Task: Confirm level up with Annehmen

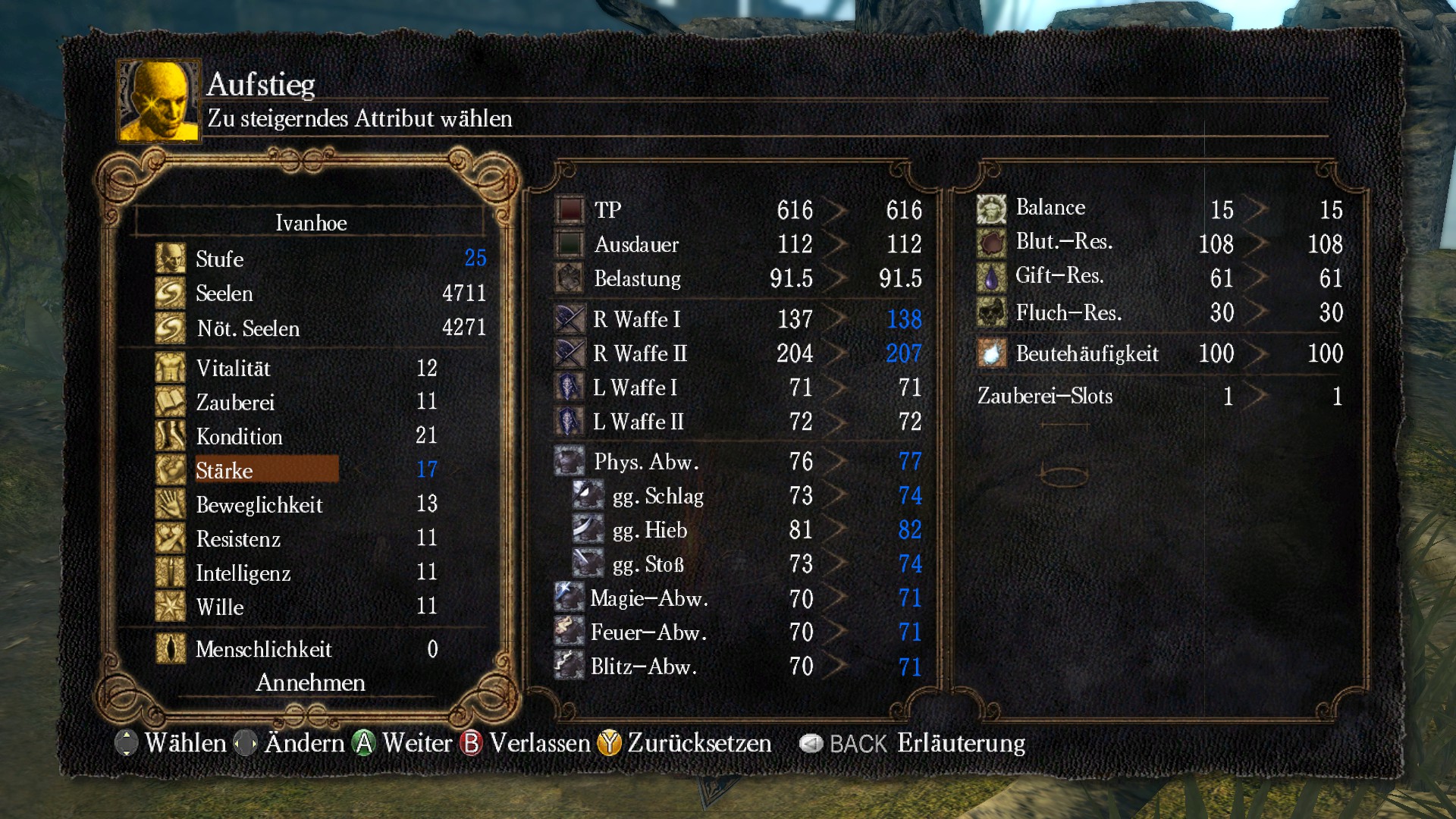Action: pyautogui.click(x=310, y=682)
